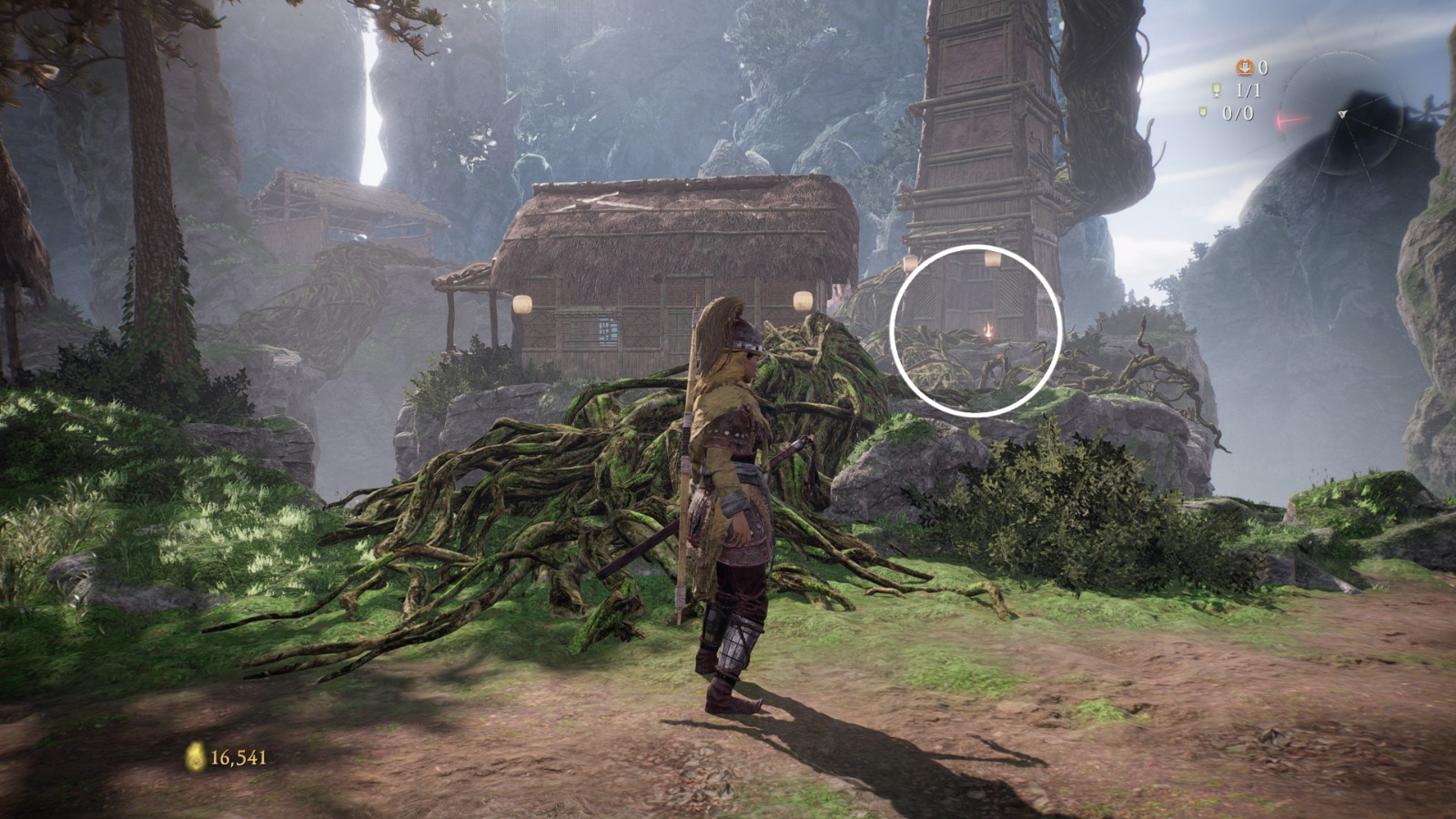Click the orange collectible counter icon

click(x=1246, y=67)
